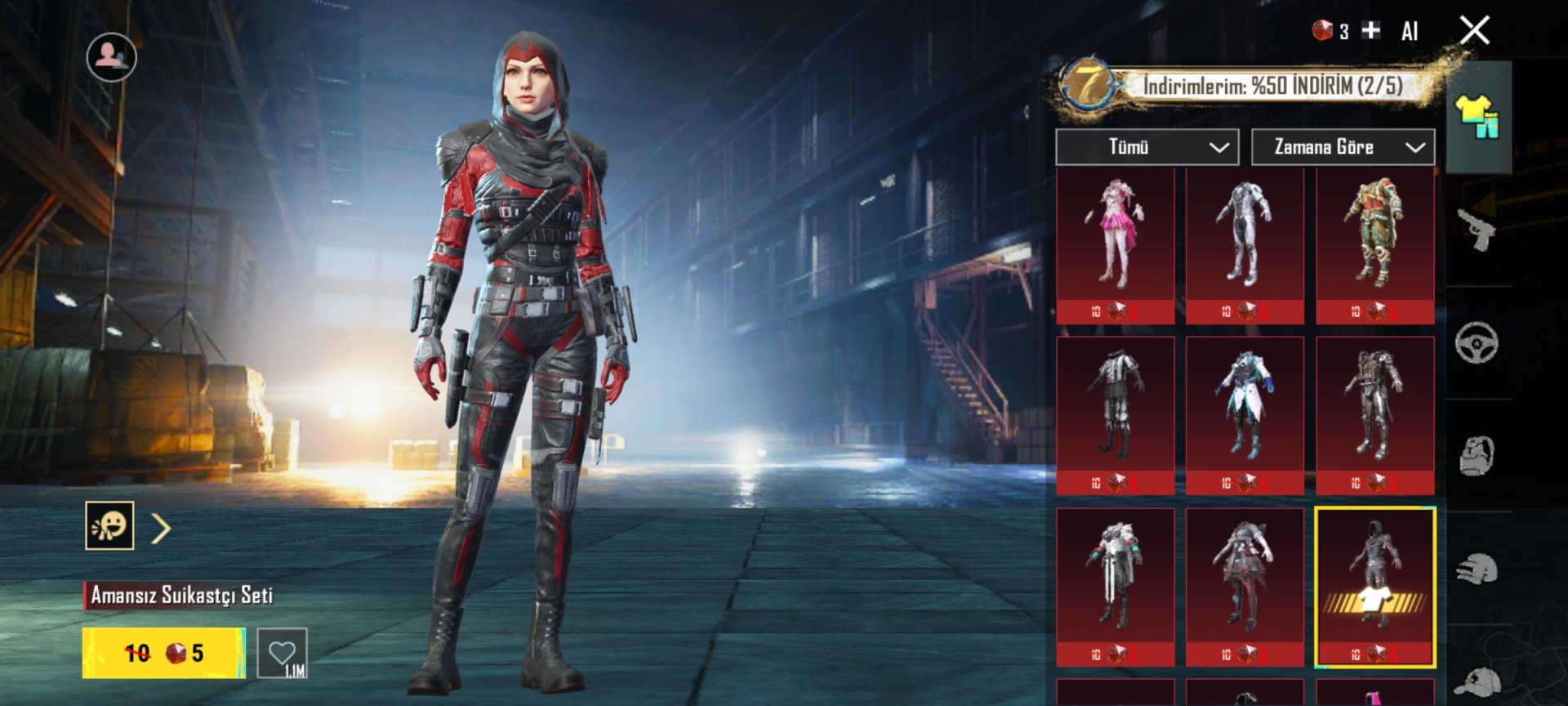Switch to the steering wheel vehicle category

(1477, 343)
